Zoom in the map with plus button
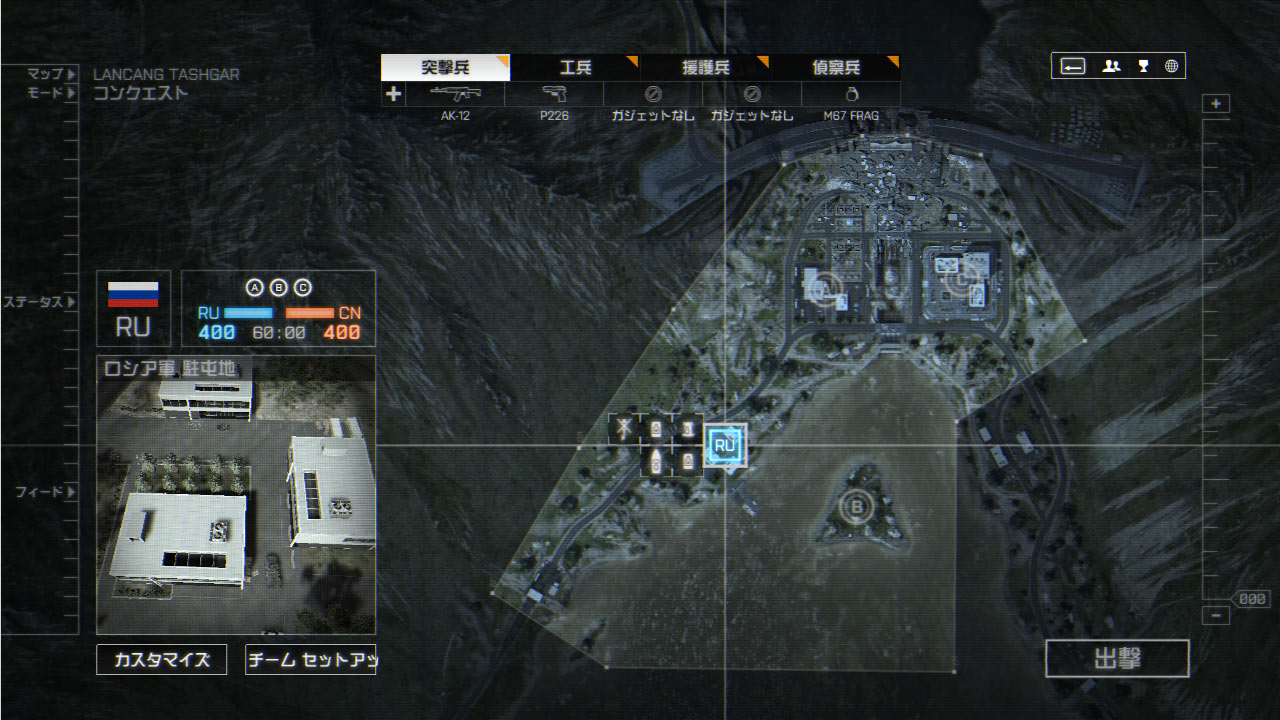Screen dimensions: 1280x720 [x=1216, y=104]
